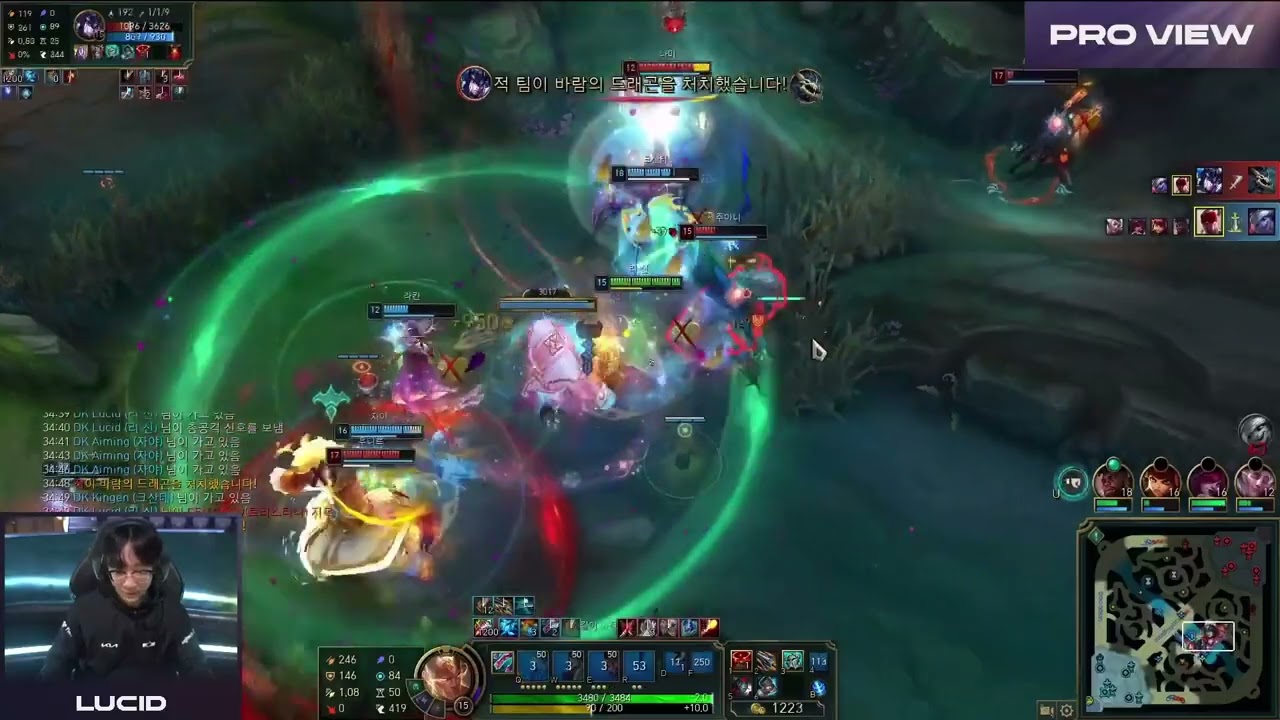Select the W ability icon
Viewport: 1280px width, 720px height.
pyautogui.click(x=567, y=665)
